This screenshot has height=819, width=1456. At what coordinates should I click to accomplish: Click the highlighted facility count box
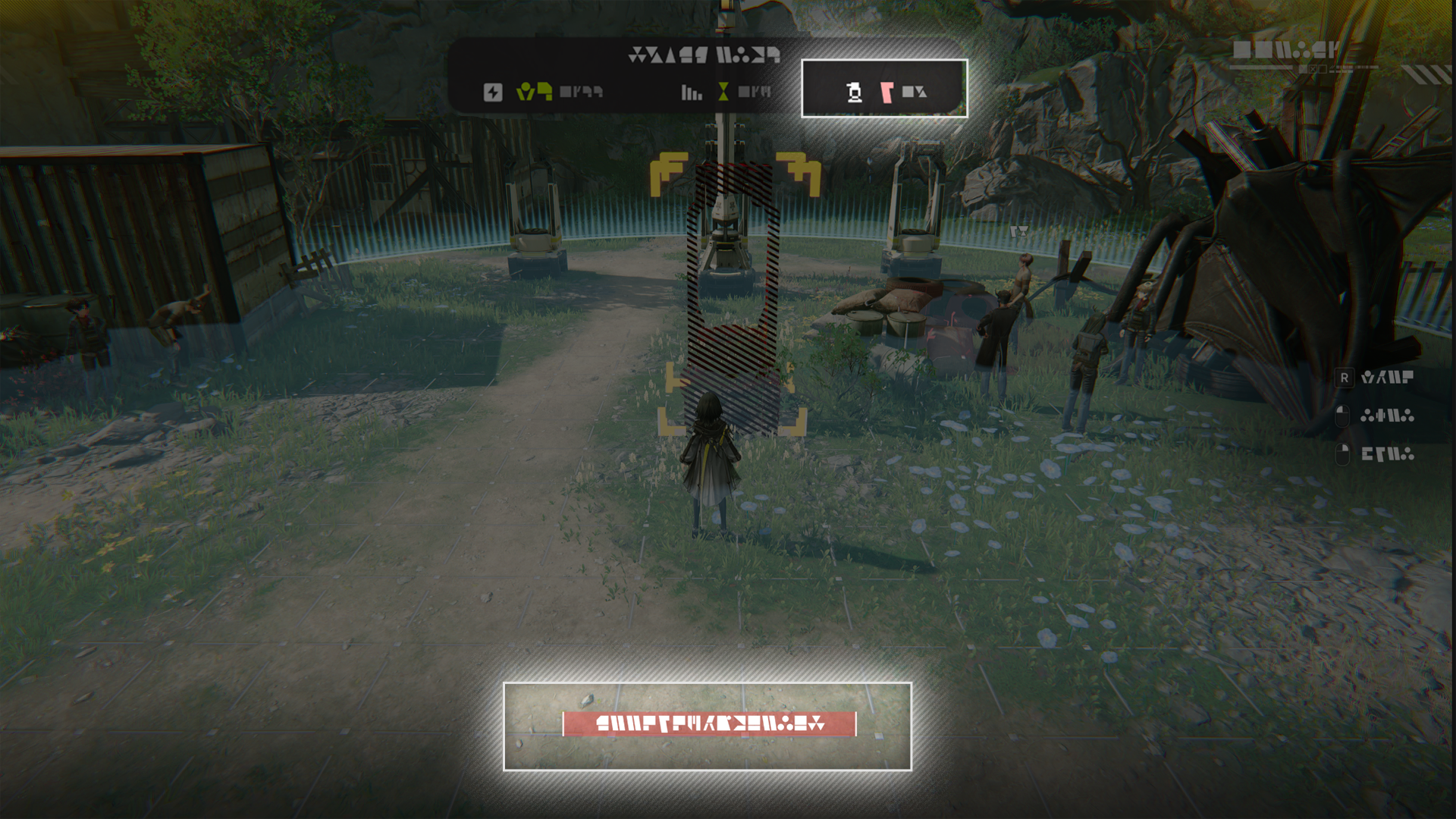pyautogui.click(x=884, y=89)
